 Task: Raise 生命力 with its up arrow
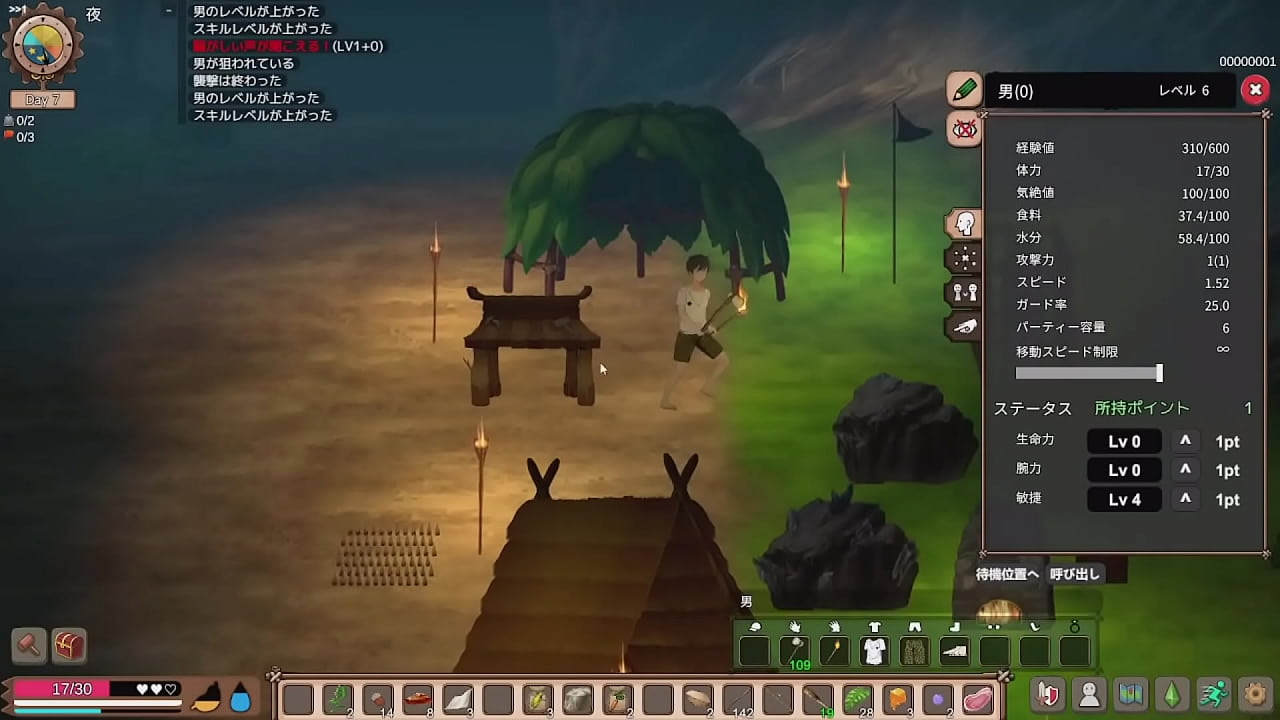(1185, 441)
